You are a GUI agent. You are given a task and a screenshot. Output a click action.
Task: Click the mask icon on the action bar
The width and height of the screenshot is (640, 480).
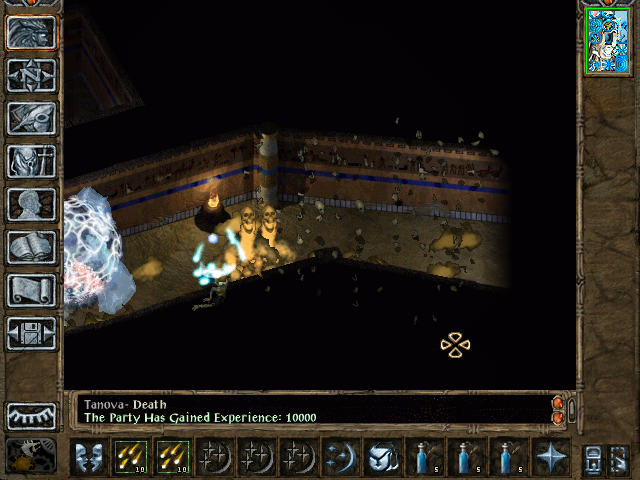click(89, 457)
